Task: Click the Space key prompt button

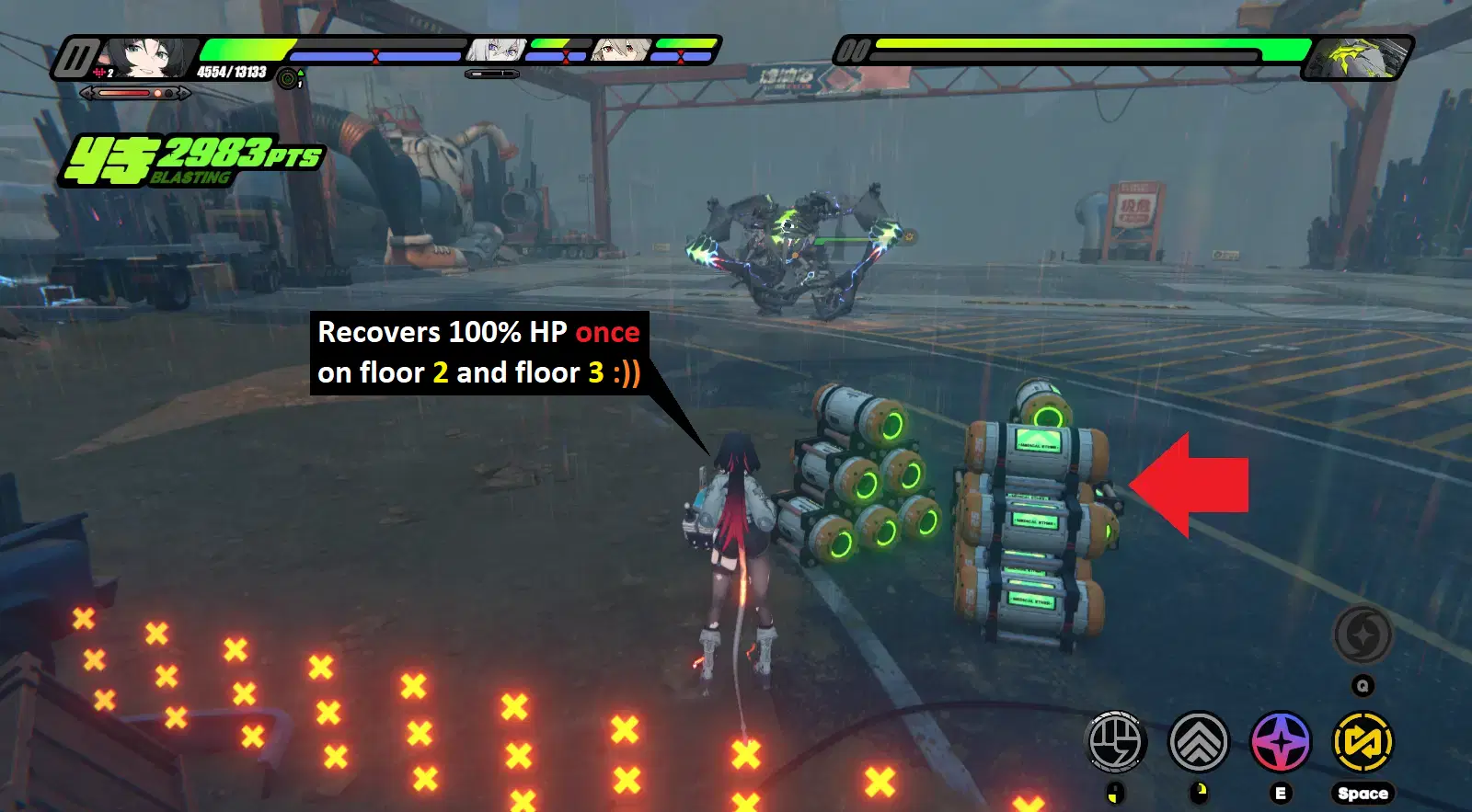Action: 1364,792
